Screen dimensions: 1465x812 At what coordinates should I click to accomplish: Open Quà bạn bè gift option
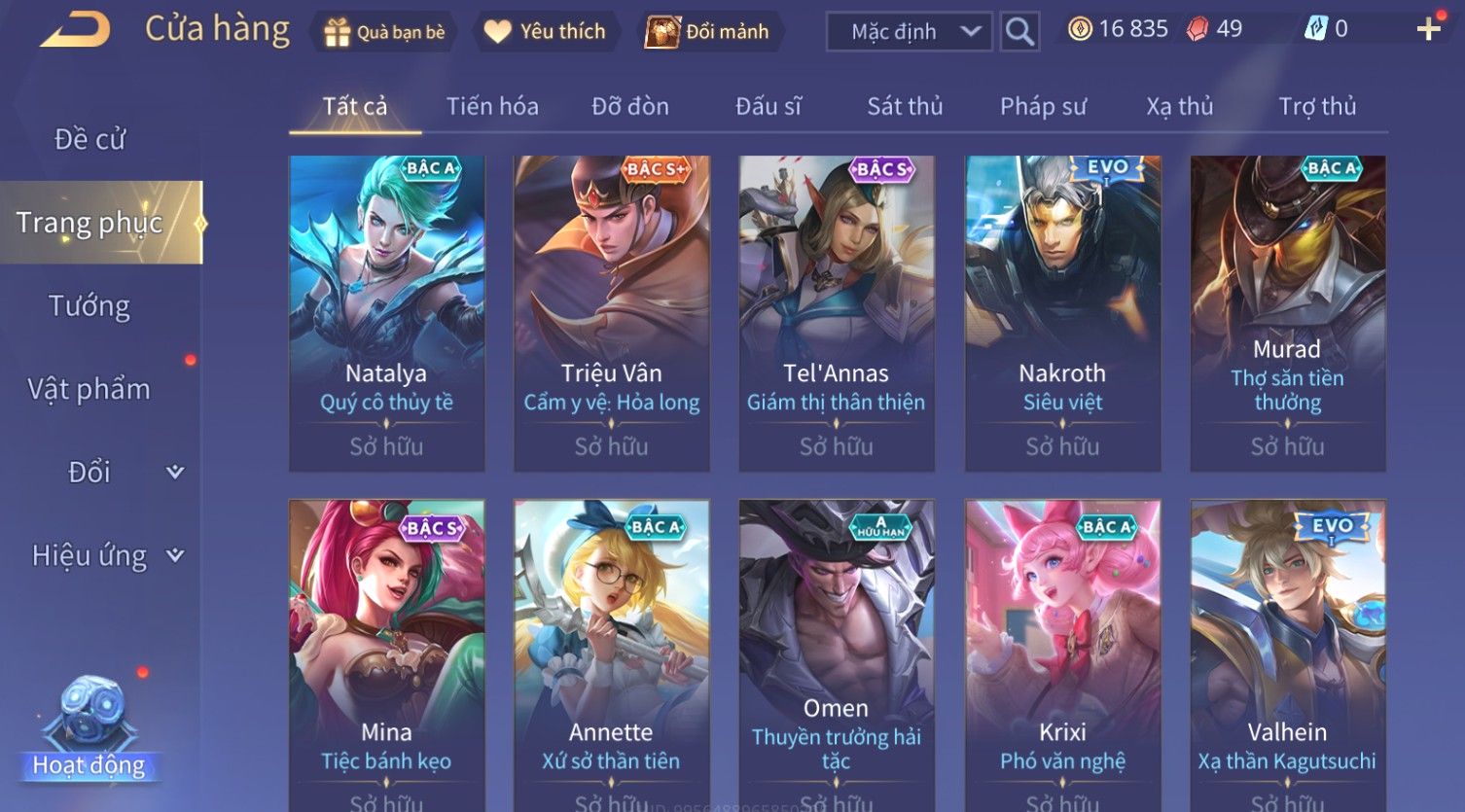(383, 32)
